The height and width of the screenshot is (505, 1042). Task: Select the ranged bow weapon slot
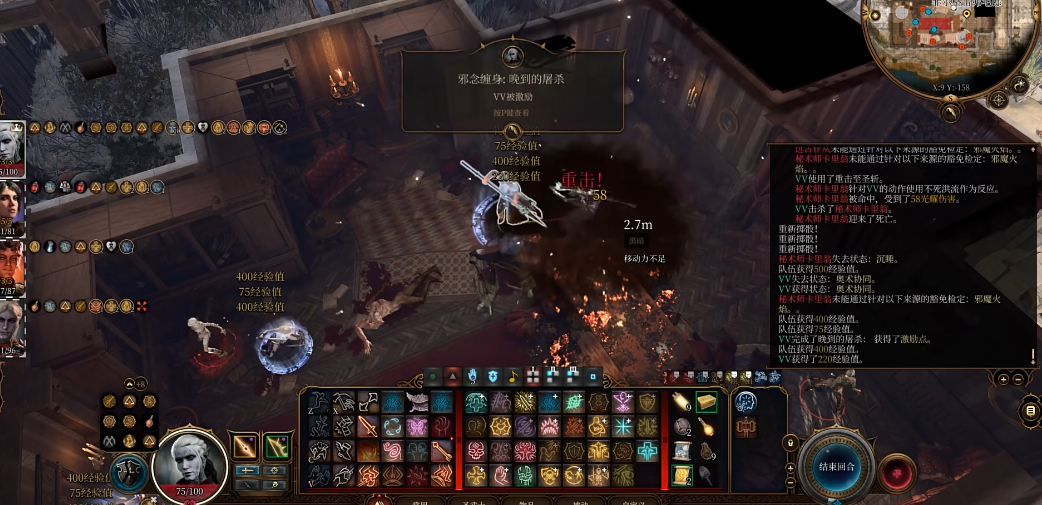tap(276, 447)
